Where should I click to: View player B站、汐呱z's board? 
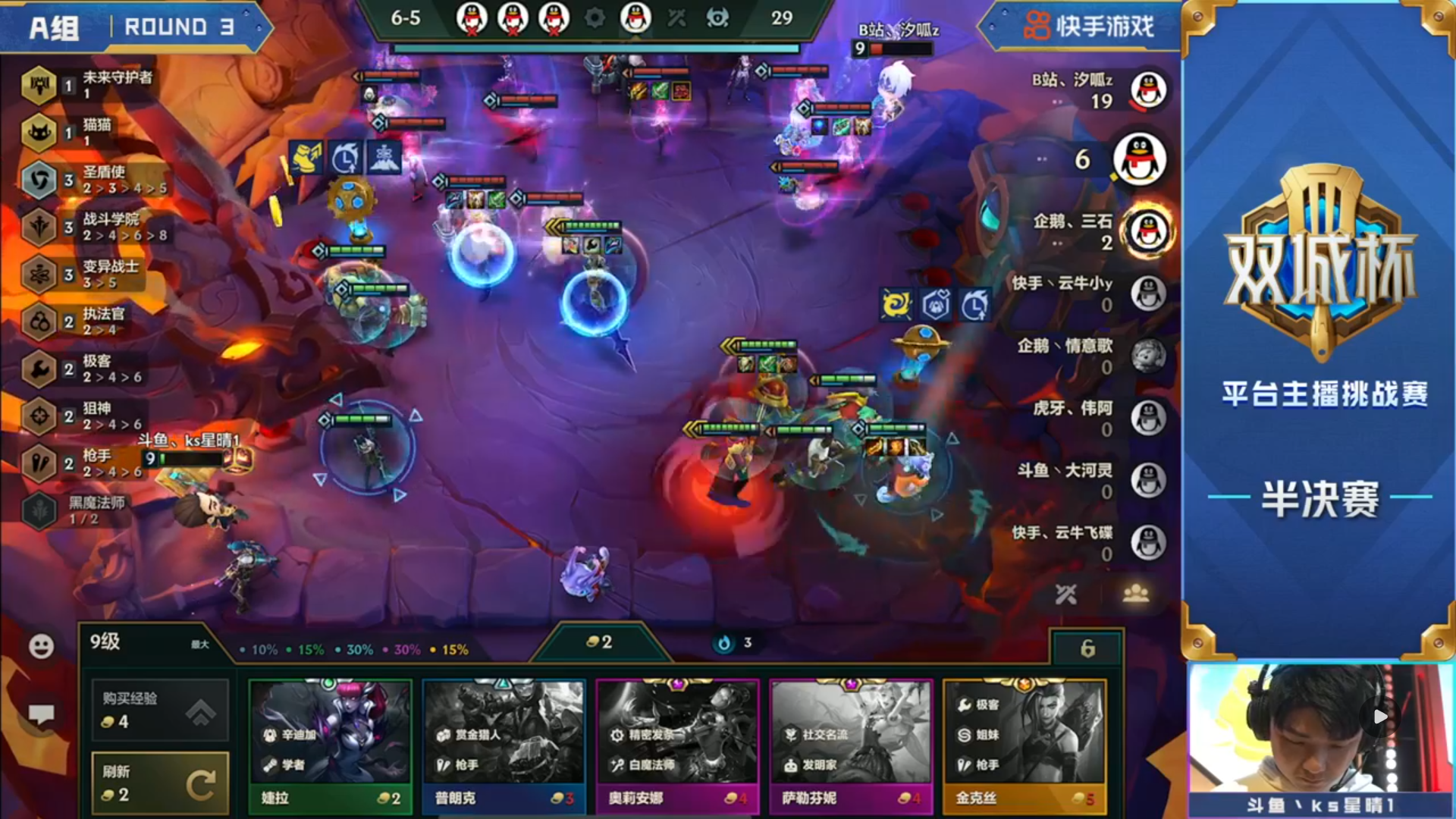1148,90
